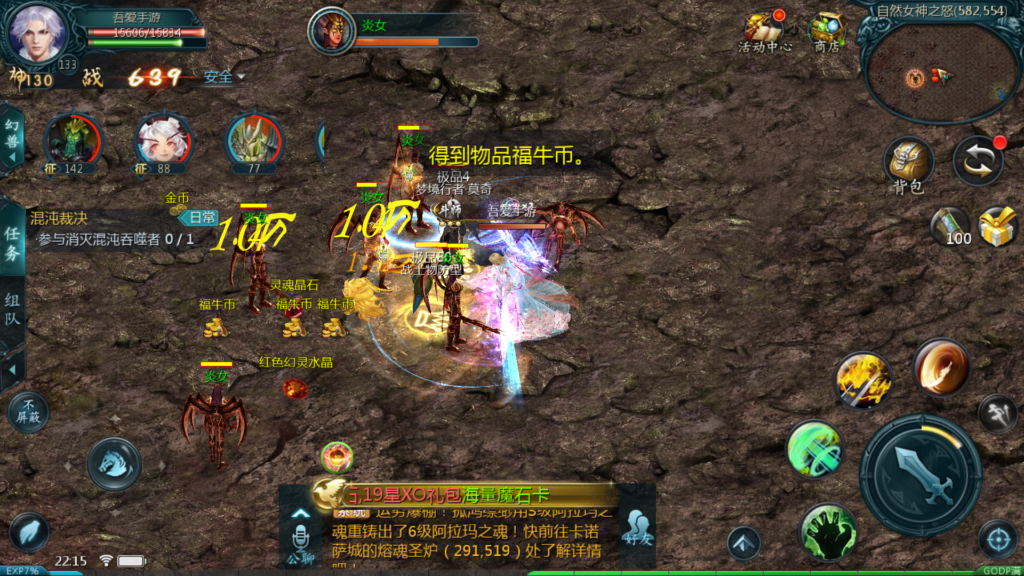This screenshot has width=1024, height=576.
Task: Tap the crosshair target-lock button
Action: 997,538
